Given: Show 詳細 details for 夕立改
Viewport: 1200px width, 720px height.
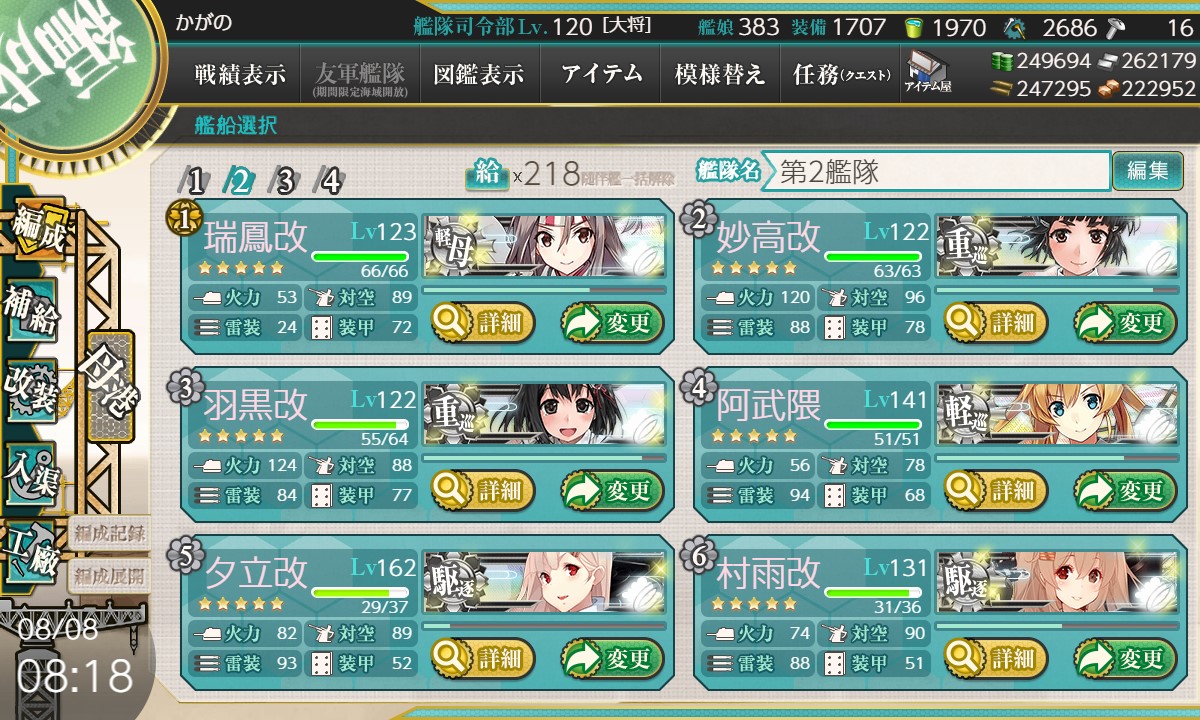Looking at the screenshot, I should [484, 659].
